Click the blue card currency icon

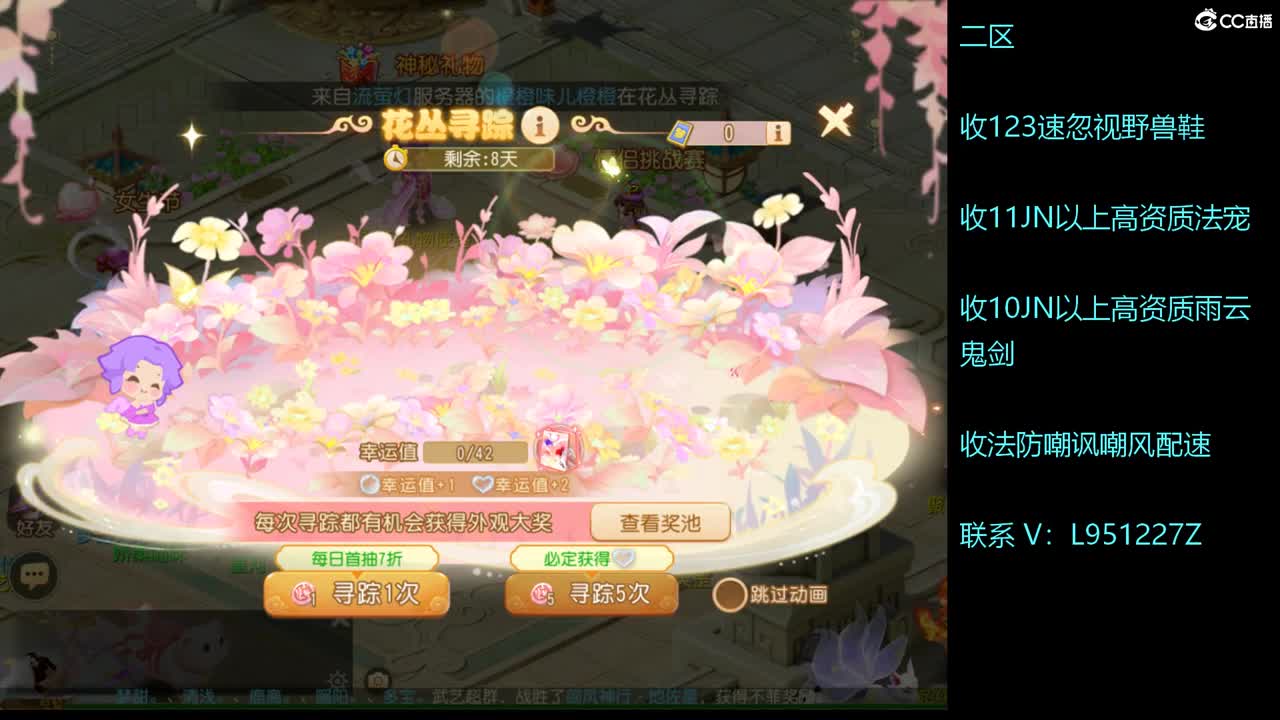click(682, 132)
